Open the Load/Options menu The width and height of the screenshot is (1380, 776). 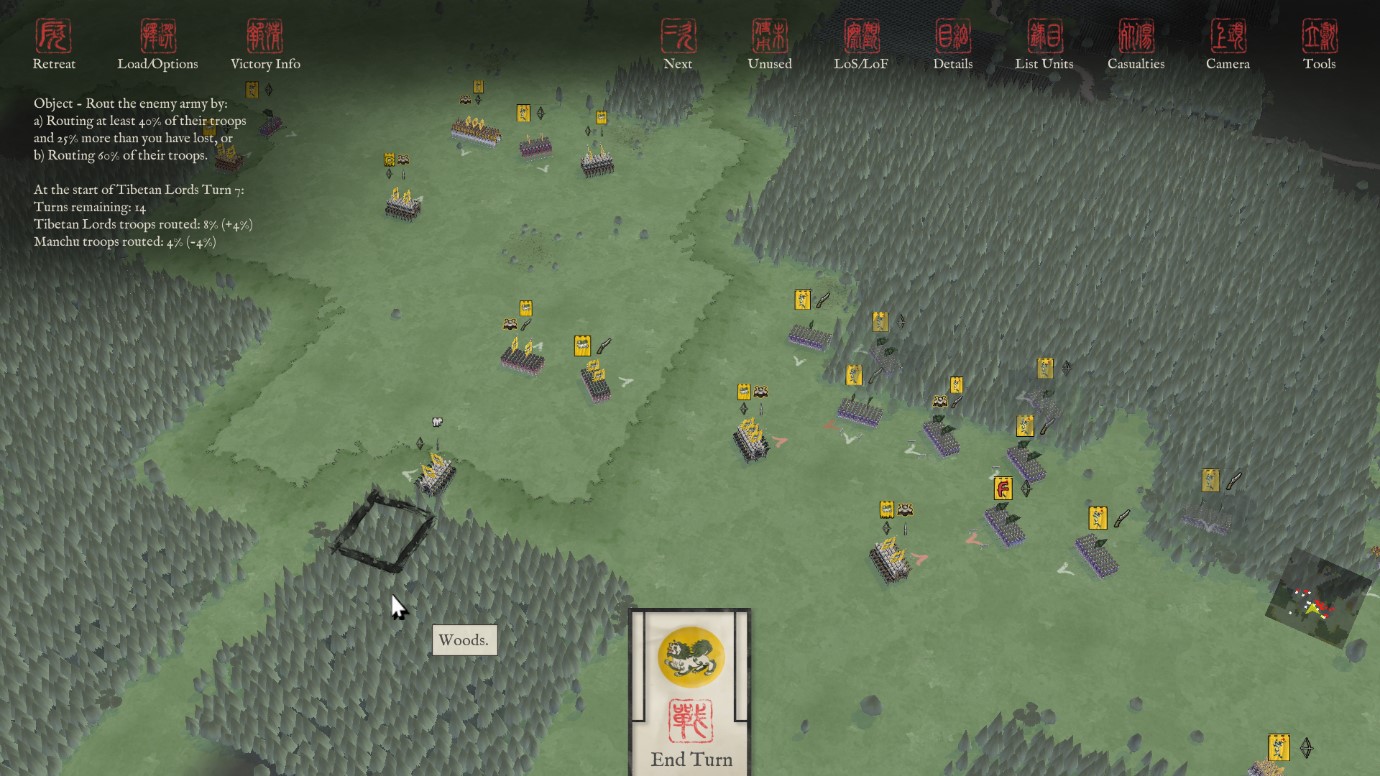158,45
